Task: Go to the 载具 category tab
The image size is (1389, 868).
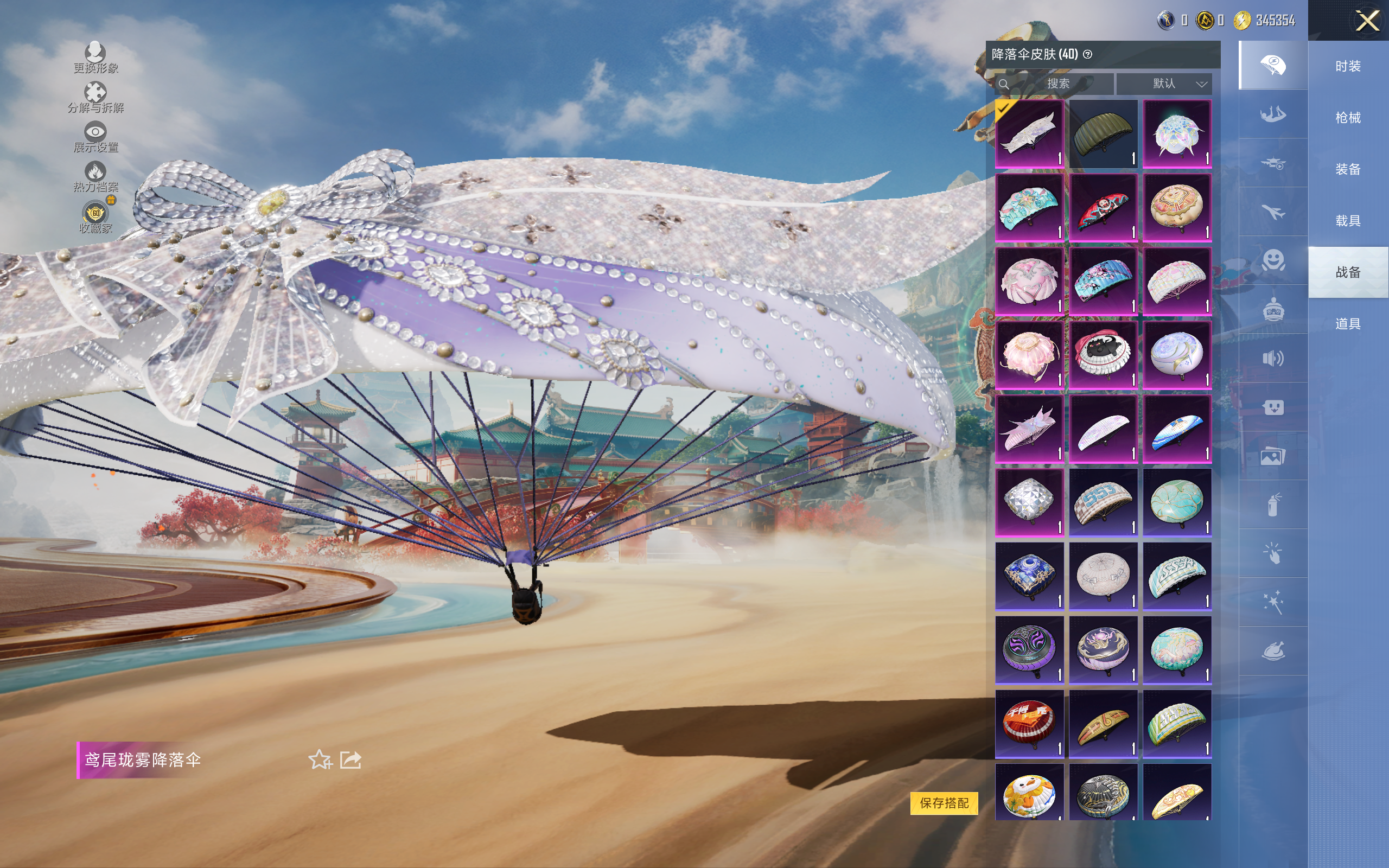Action: click(x=1348, y=221)
